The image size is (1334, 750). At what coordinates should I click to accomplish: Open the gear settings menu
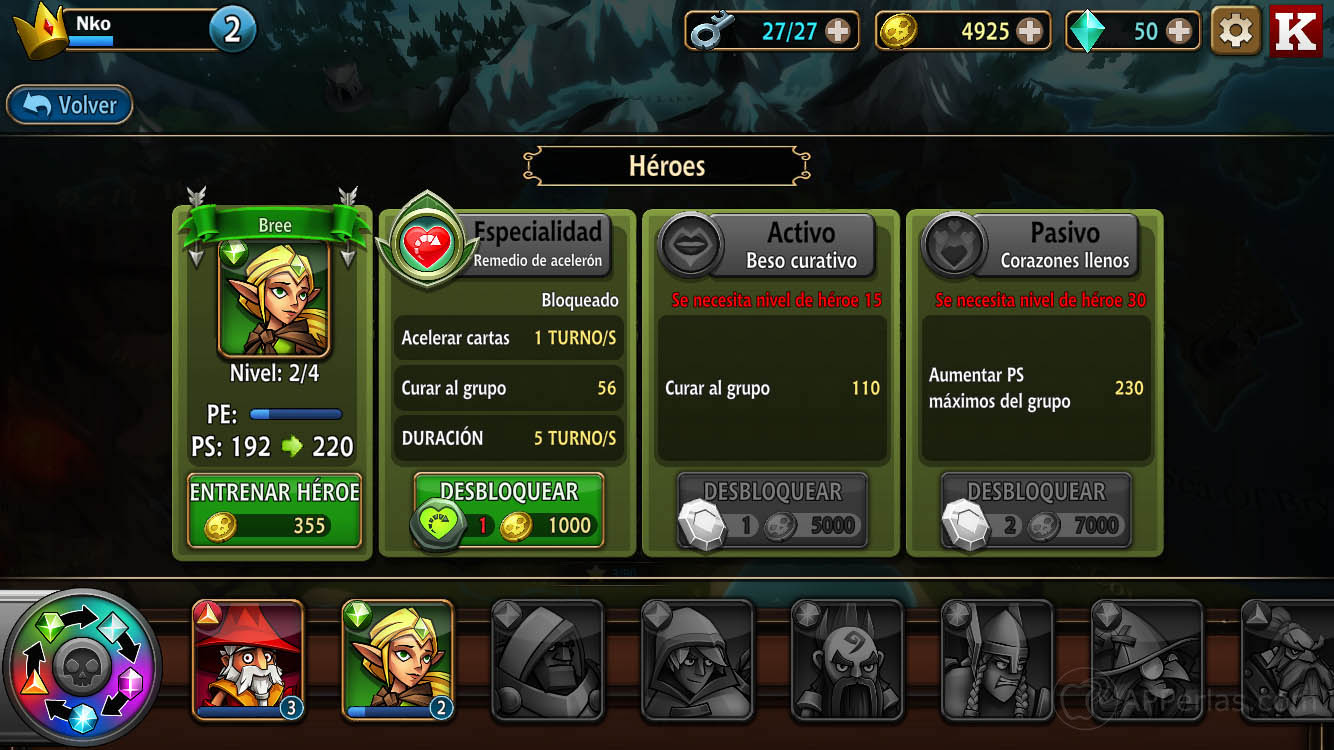(x=1235, y=32)
